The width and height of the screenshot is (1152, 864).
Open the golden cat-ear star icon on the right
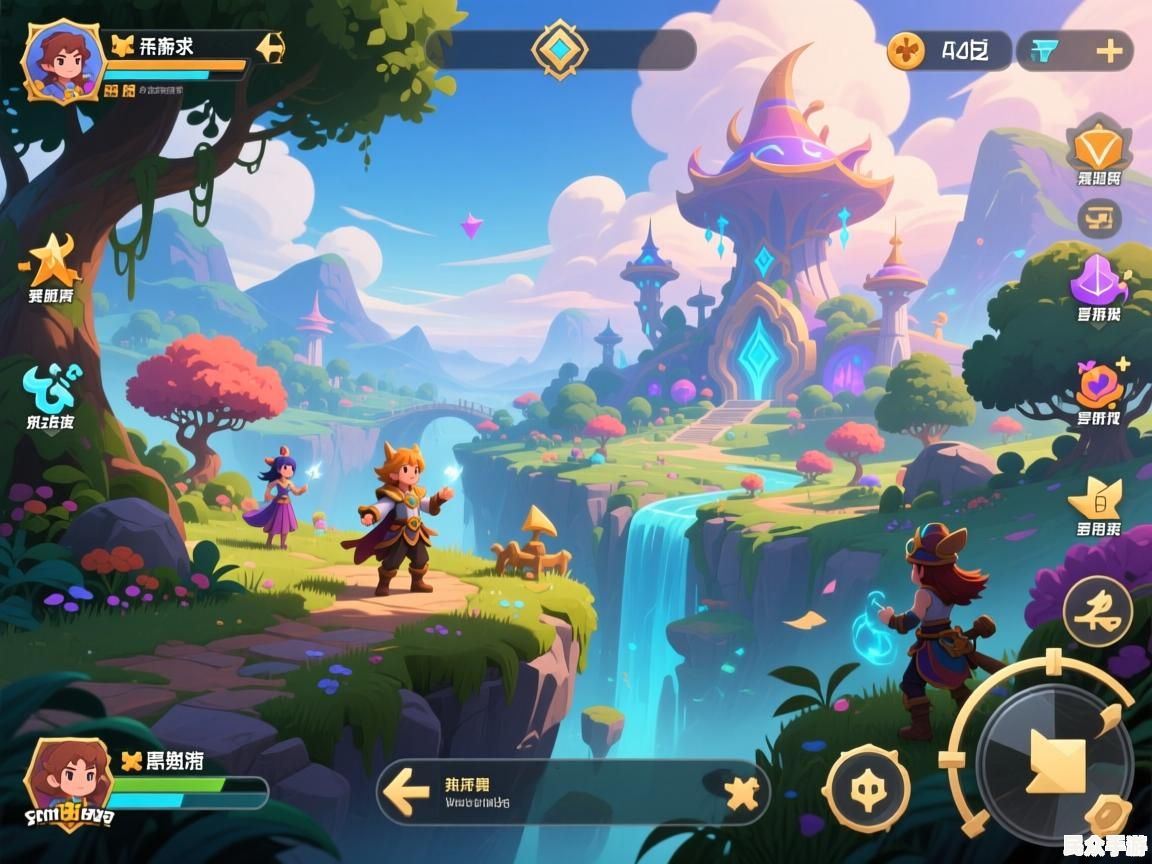1097,497
